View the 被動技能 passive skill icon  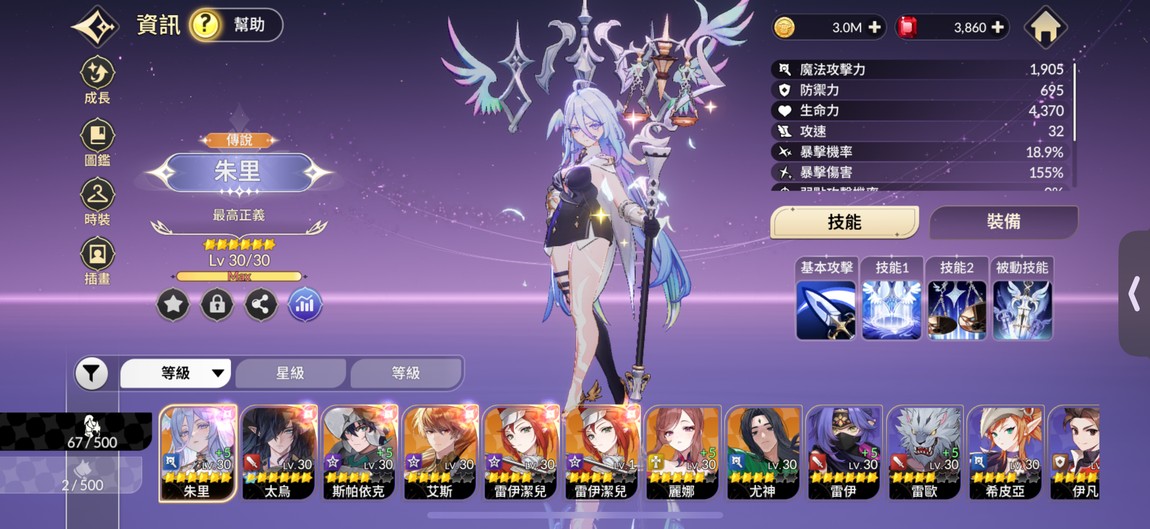(1022, 309)
